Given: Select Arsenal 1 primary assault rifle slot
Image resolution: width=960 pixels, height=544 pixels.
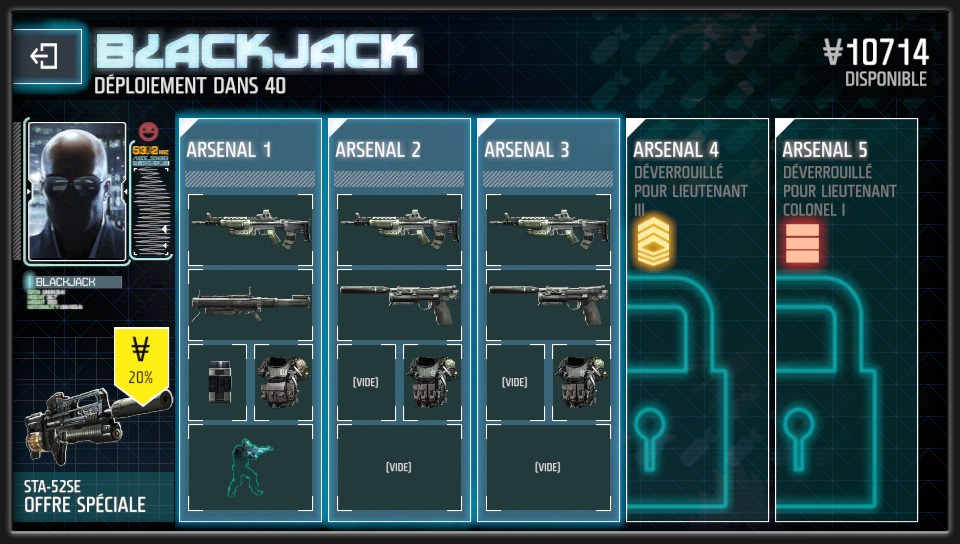Looking at the screenshot, I should pos(250,229).
